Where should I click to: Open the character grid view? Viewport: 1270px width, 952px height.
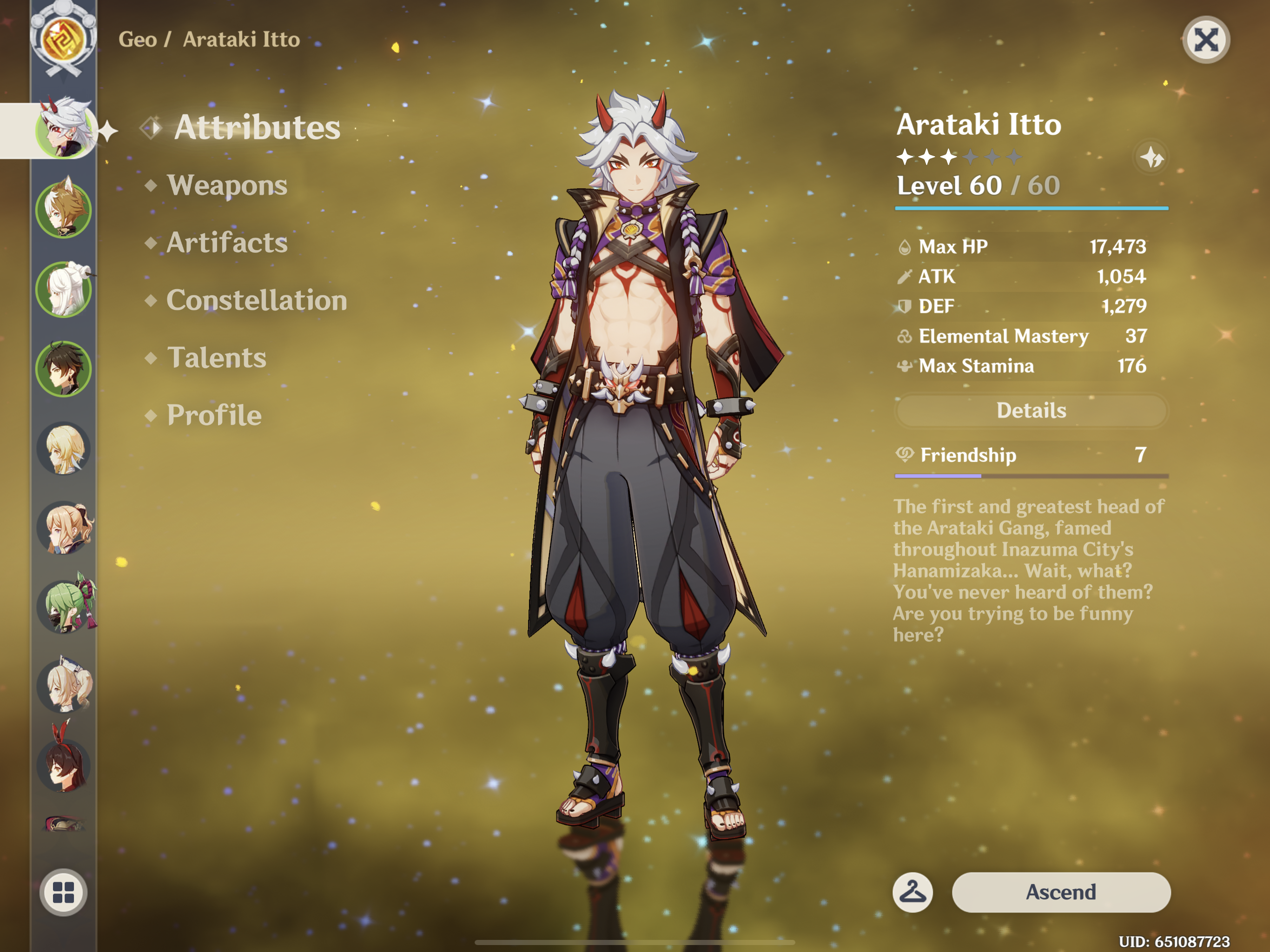(x=63, y=892)
